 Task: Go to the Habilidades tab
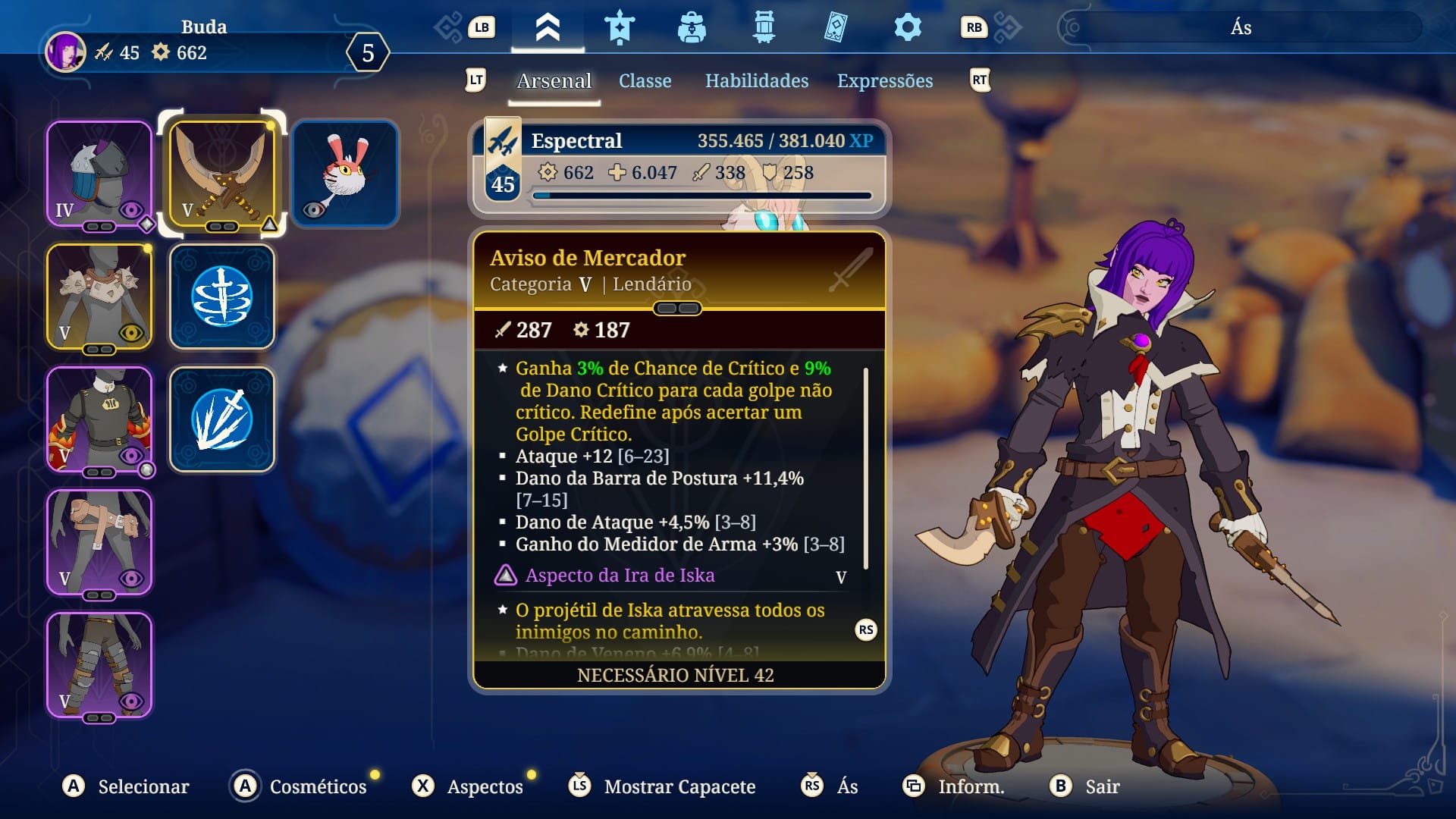tap(756, 81)
